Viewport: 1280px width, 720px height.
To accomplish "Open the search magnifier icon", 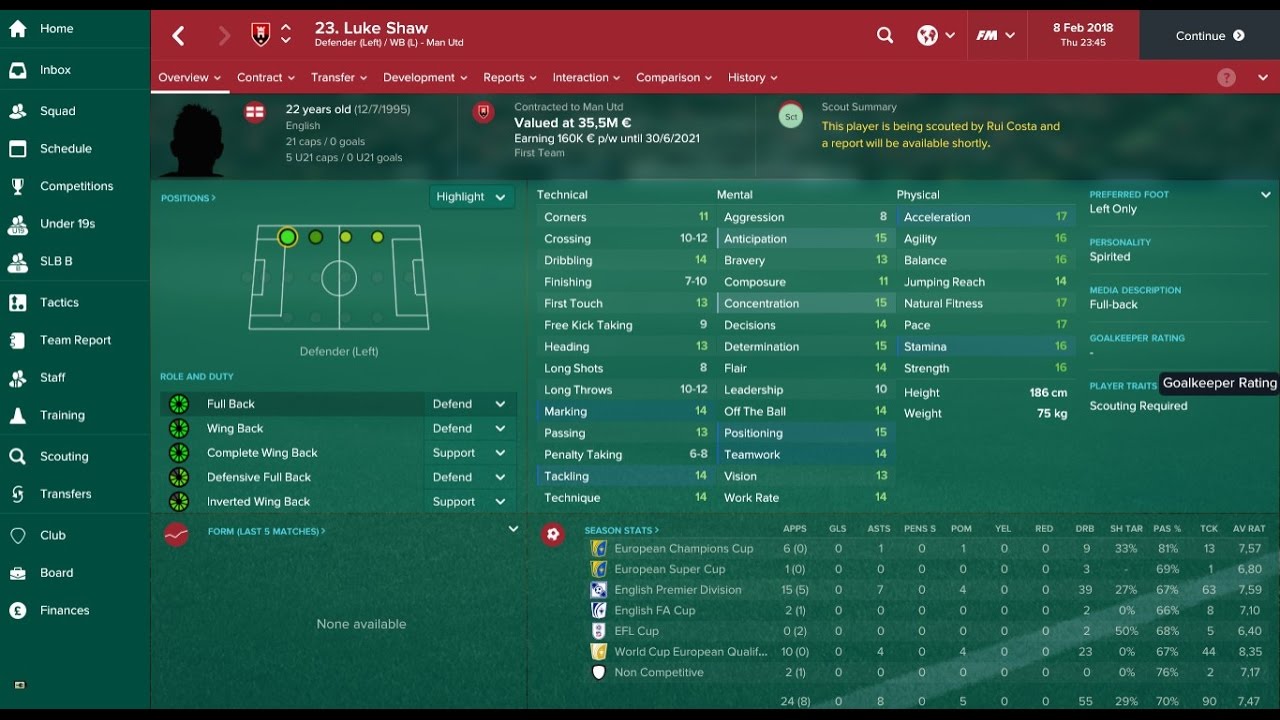I will (885, 36).
